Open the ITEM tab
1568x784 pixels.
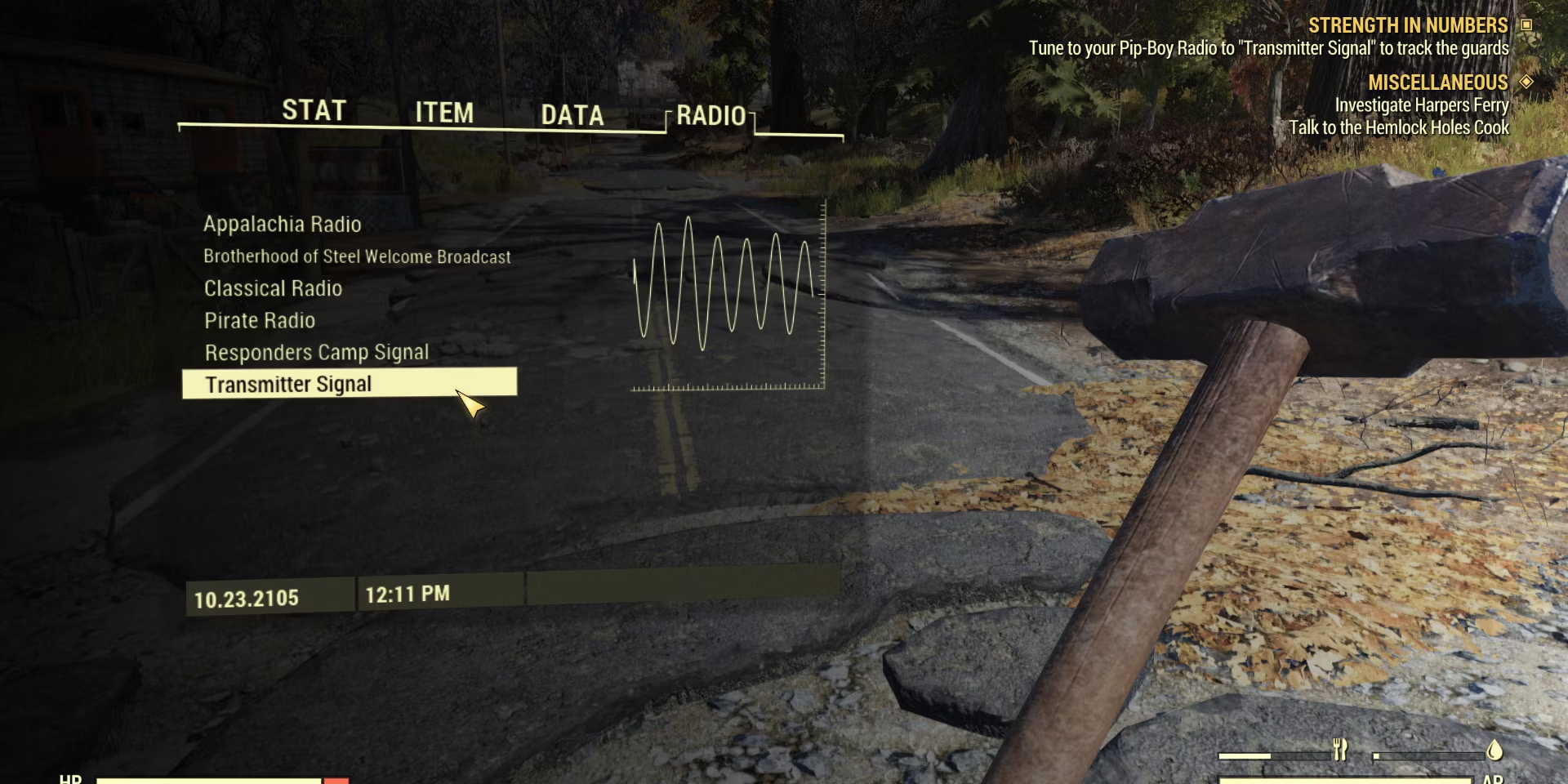click(x=444, y=113)
